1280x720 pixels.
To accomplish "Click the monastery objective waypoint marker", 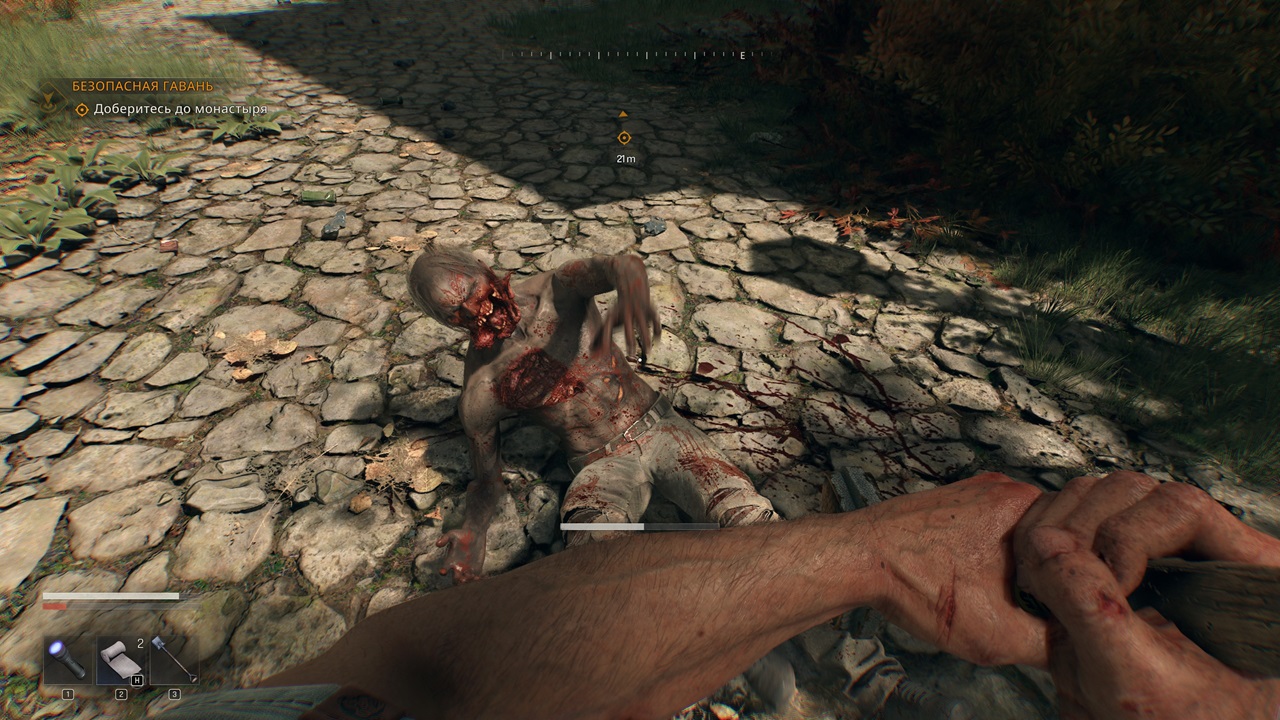I will 624,138.
